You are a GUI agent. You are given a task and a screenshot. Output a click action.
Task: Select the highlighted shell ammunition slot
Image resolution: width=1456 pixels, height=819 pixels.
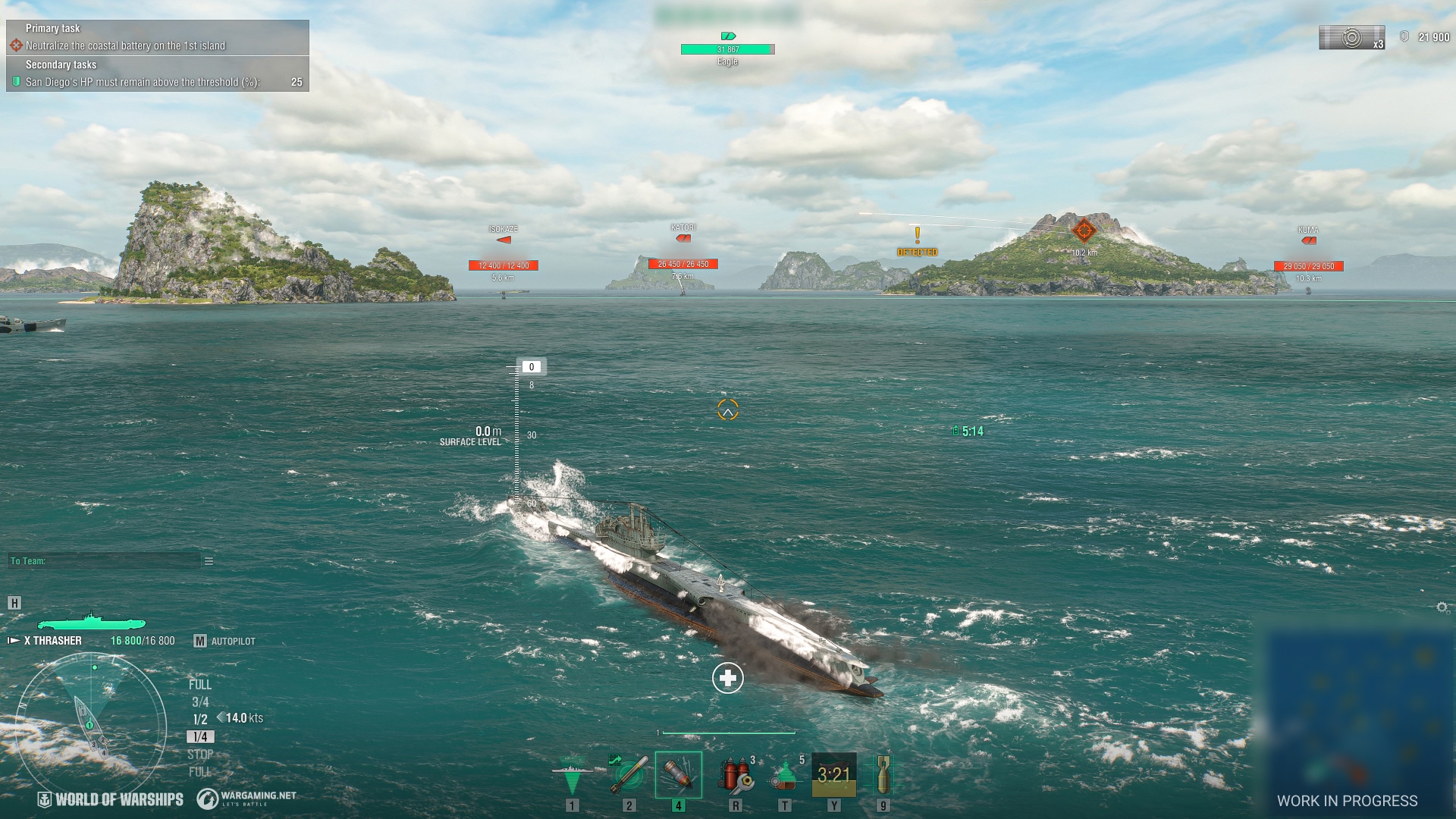tap(679, 775)
